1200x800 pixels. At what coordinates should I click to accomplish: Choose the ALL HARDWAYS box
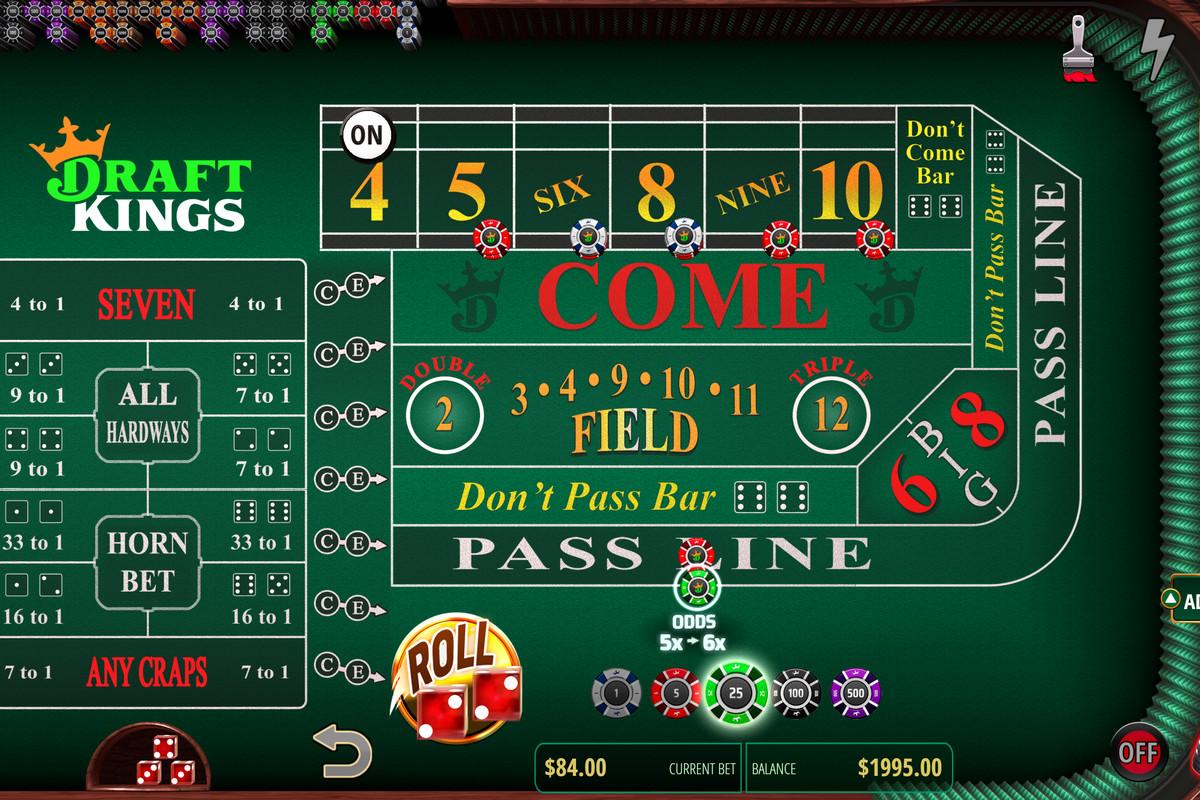[147, 413]
